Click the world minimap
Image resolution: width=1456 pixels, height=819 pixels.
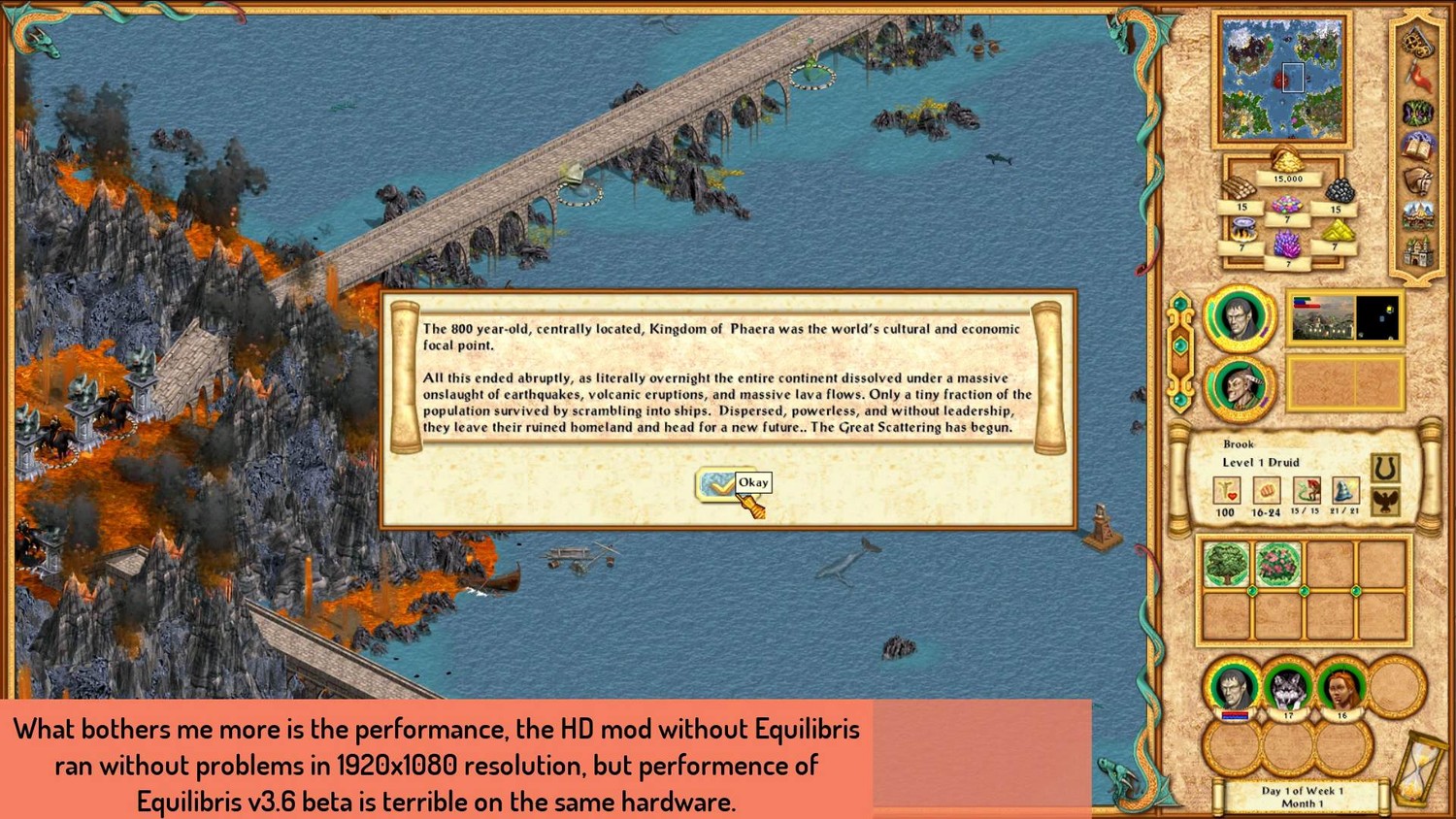1281,80
